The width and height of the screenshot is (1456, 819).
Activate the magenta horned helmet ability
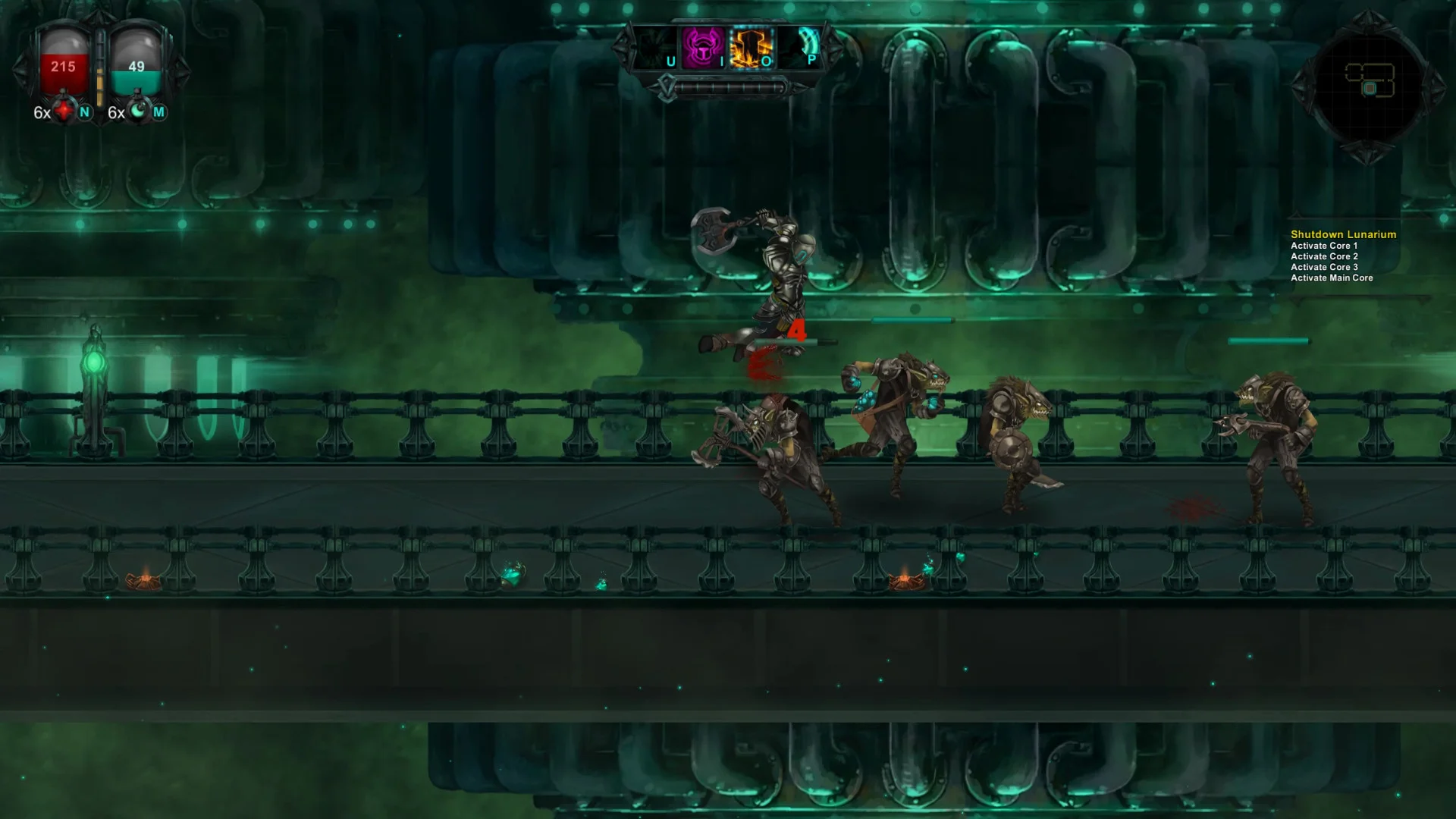point(703,49)
